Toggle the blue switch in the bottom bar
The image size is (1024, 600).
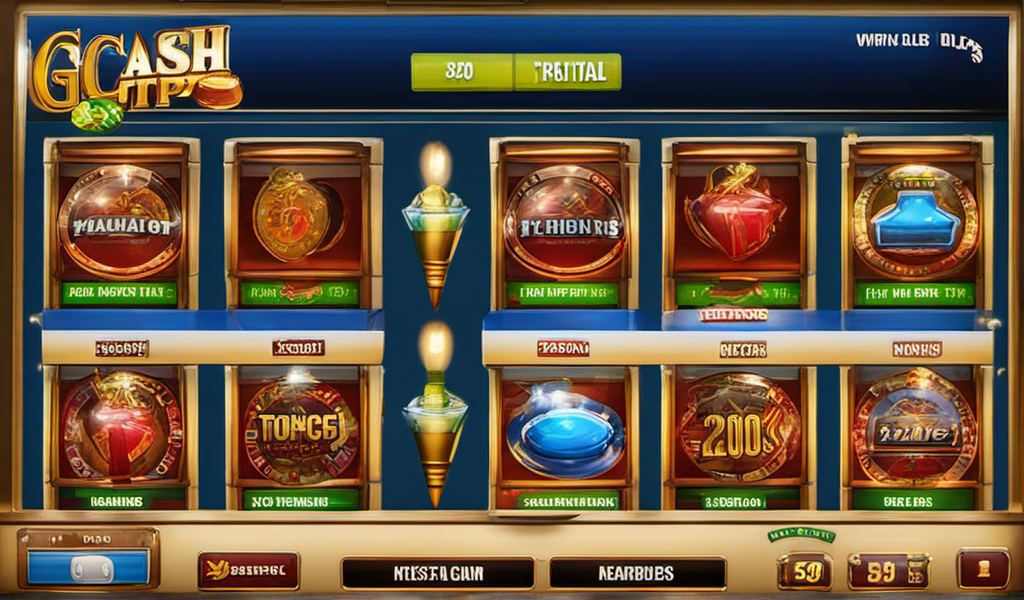pyautogui.click(x=88, y=567)
